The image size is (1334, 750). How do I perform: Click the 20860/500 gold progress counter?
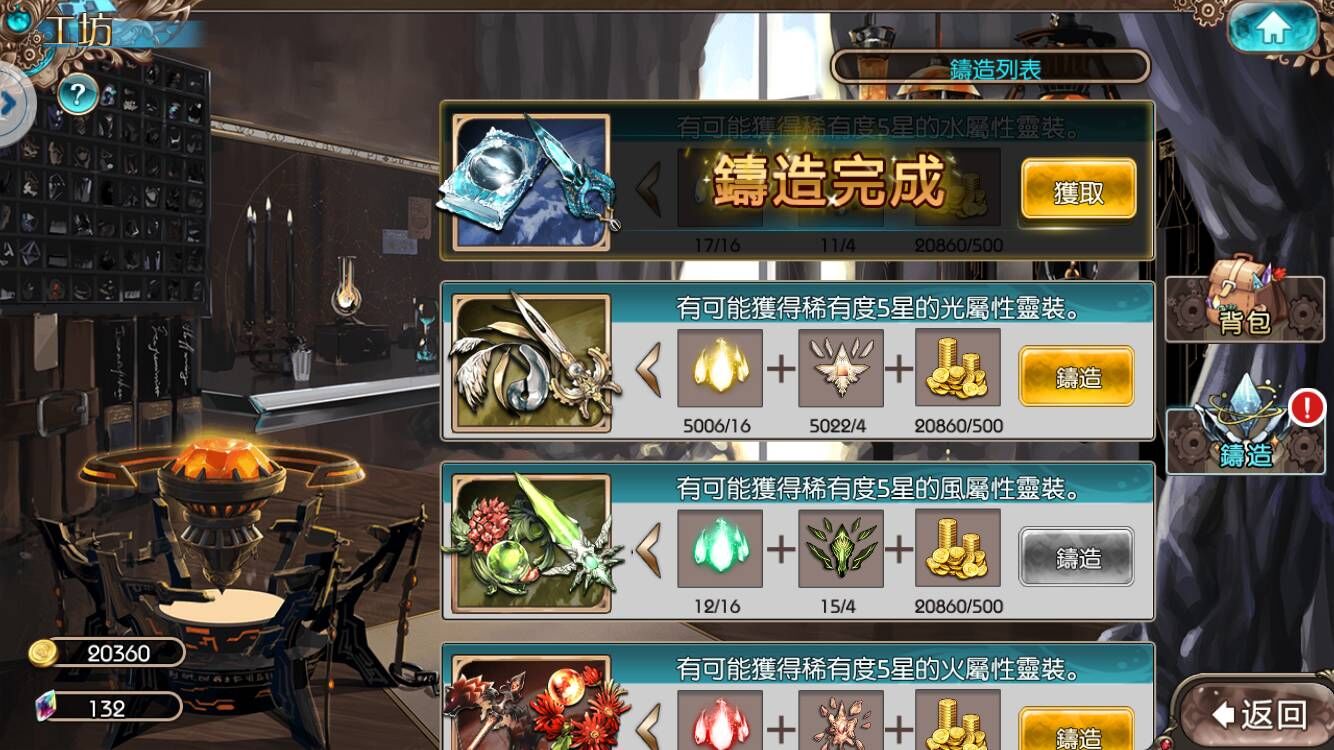tap(958, 424)
